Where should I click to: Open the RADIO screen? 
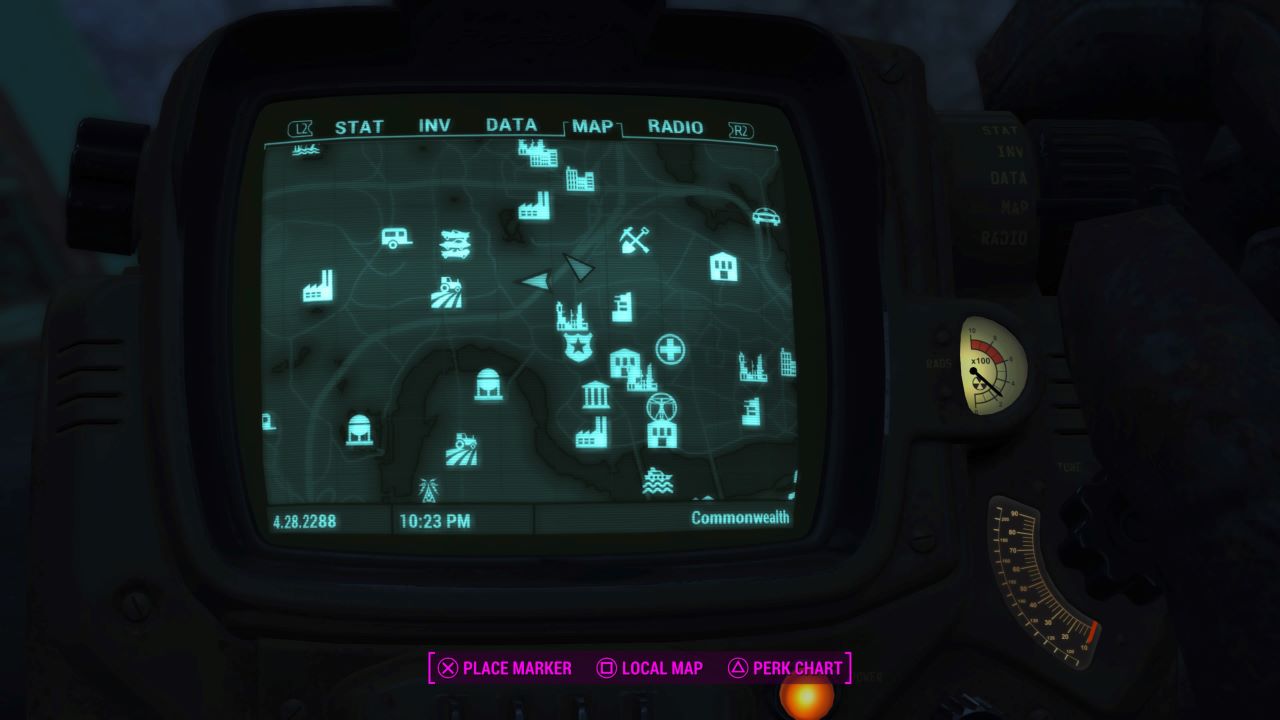pyautogui.click(x=675, y=126)
